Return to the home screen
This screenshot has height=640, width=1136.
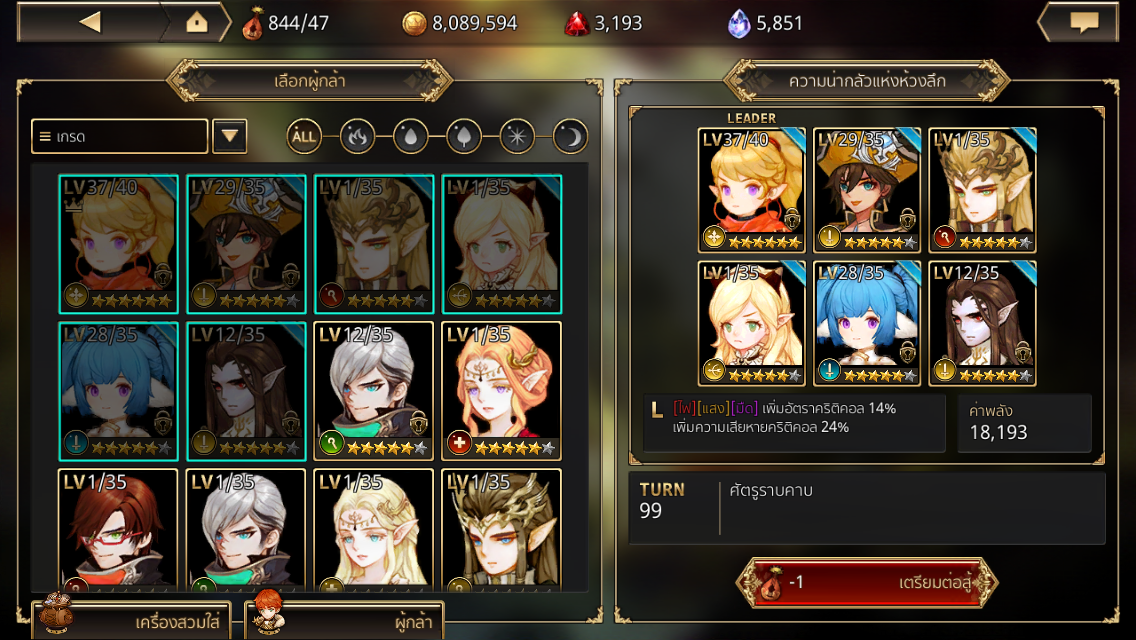click(x=197, y=22)
